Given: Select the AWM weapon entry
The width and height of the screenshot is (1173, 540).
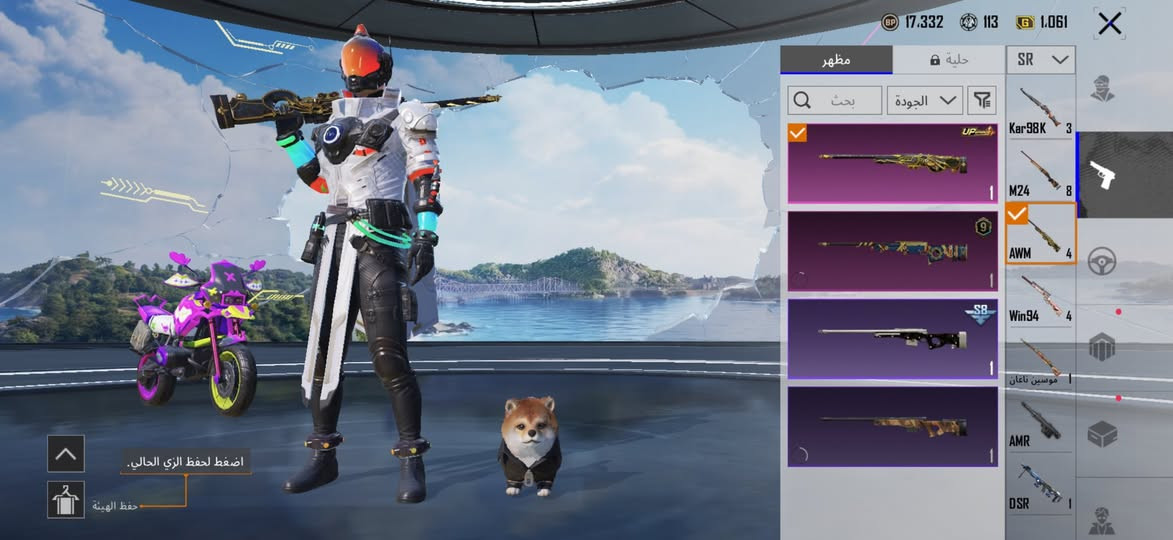Looking at the screenshot, I should [x=1041, y=233].
